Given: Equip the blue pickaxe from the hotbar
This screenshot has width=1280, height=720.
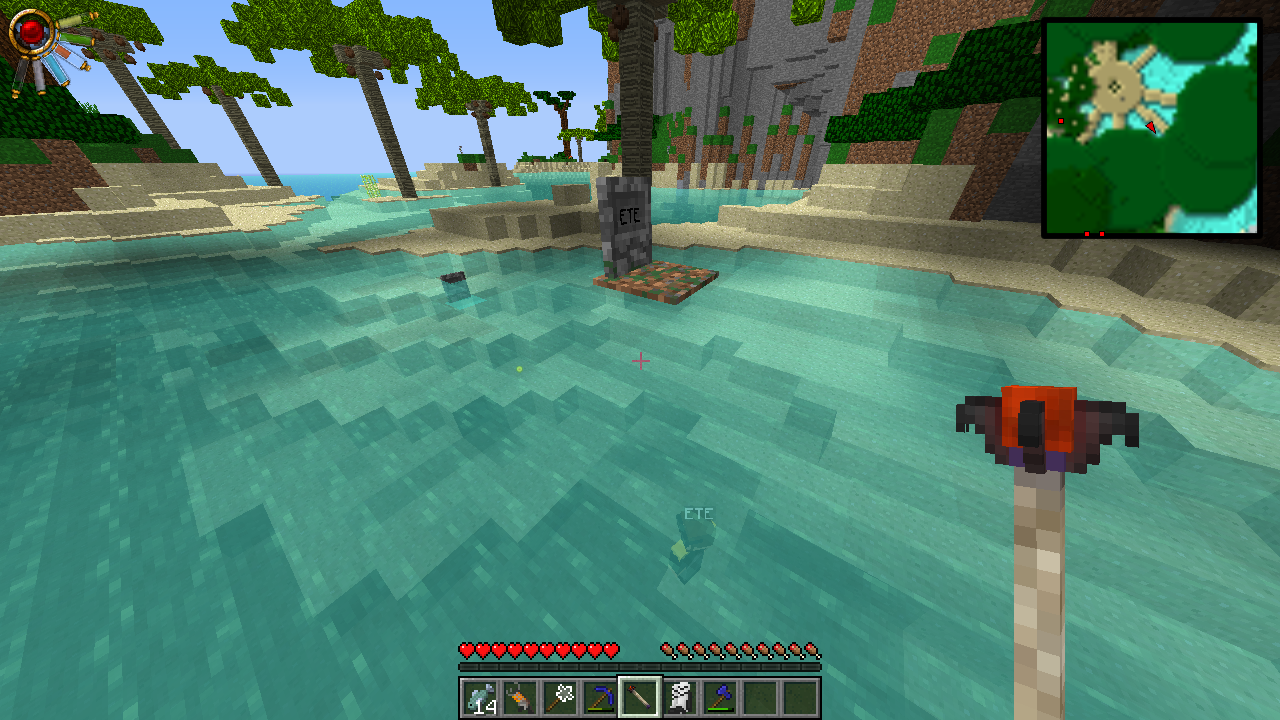Looking at the screenshot, I should (x=600, y=697).
